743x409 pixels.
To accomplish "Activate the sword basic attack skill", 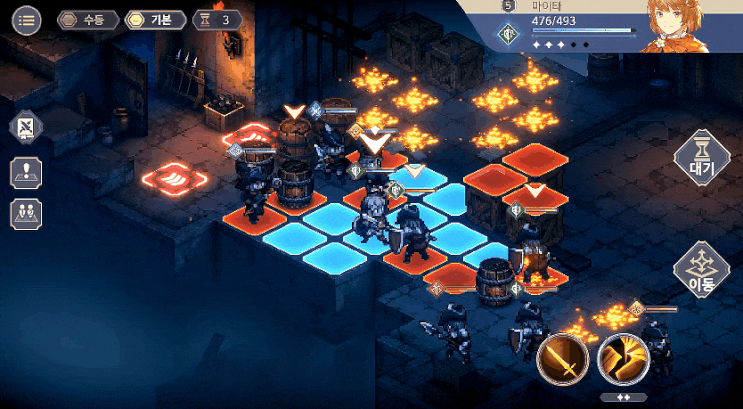I will [x=562, y=360].
